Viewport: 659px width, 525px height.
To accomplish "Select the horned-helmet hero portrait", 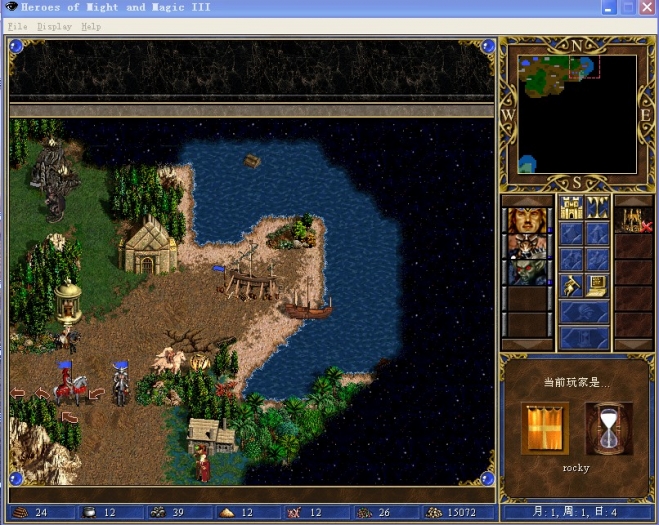I will click(x=526, y=246).
